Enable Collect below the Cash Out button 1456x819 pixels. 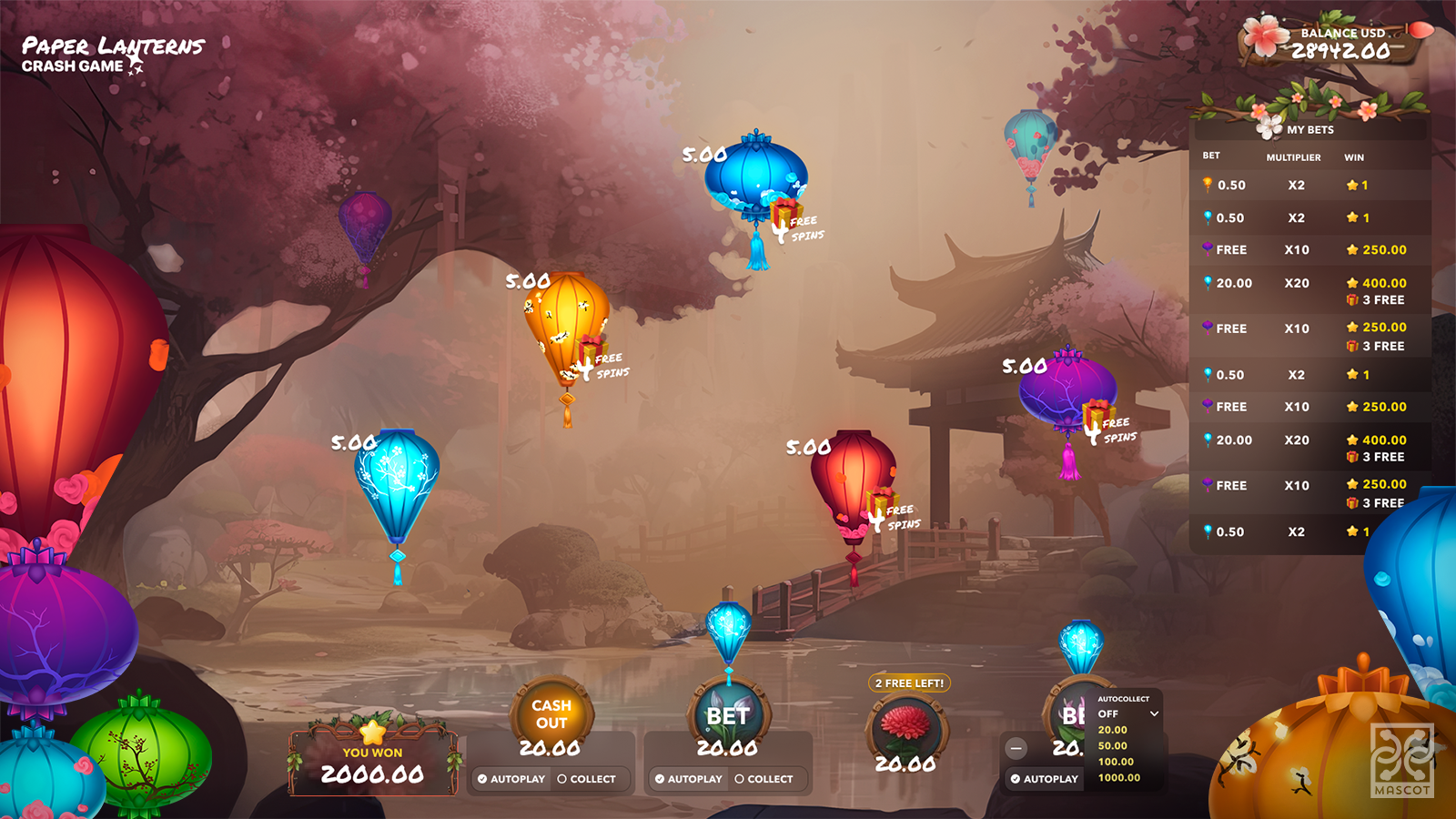[587, 779]
